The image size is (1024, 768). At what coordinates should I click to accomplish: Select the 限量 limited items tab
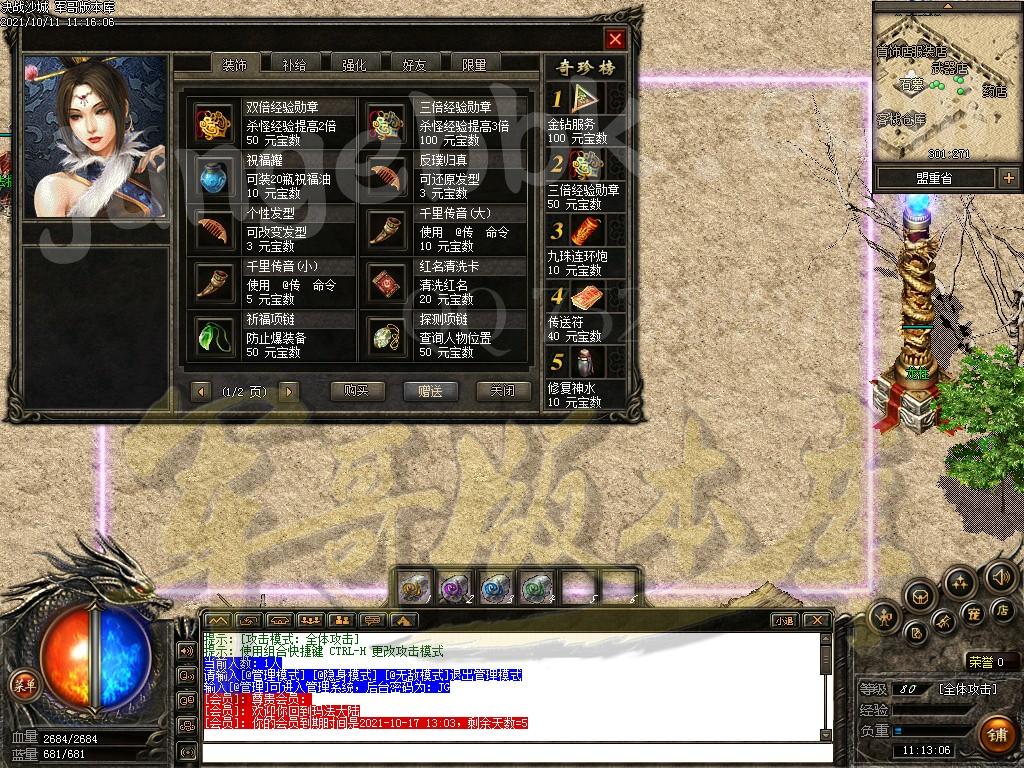(474, 65)
